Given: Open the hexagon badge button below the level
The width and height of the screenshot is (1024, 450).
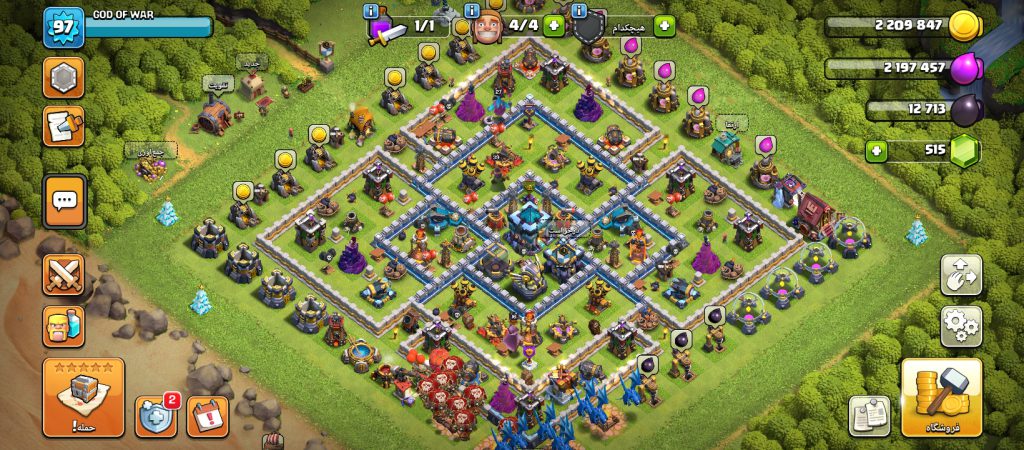Looking at the screenshot, I should (x=63, y=78).
